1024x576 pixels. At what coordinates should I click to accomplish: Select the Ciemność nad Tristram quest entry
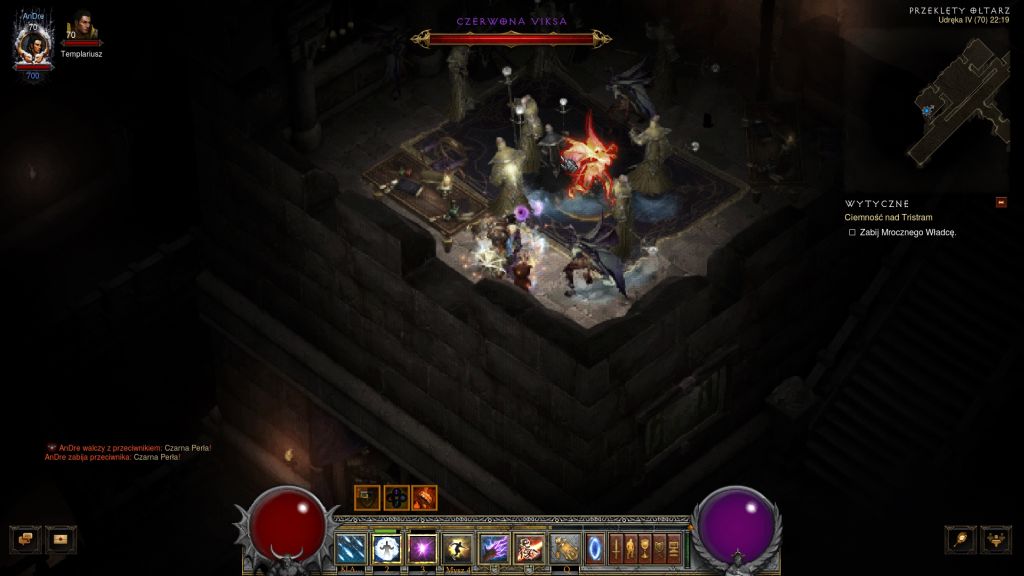click(x=889, y=217)
